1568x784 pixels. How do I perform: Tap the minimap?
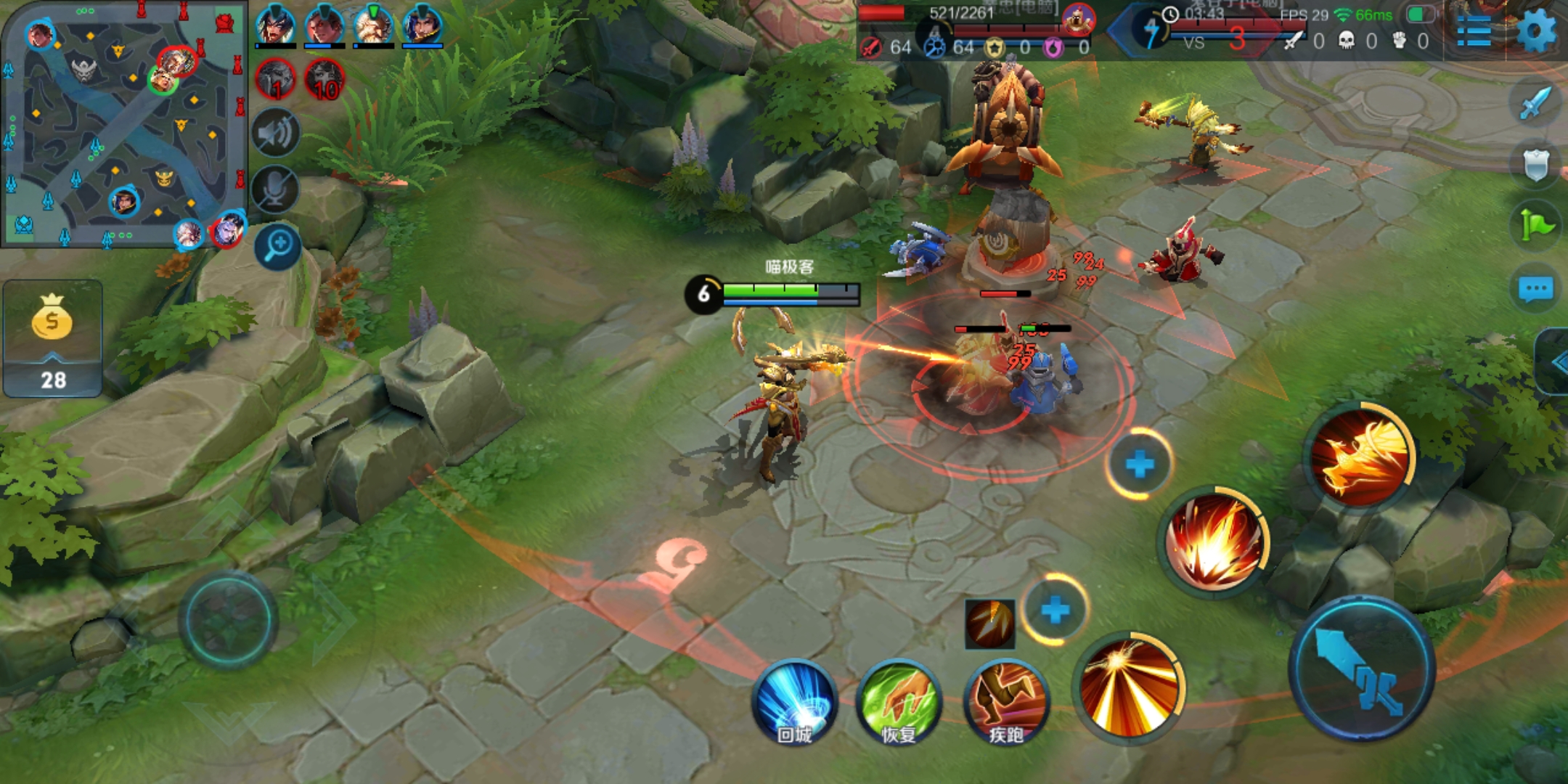click(x=123, y=123)
